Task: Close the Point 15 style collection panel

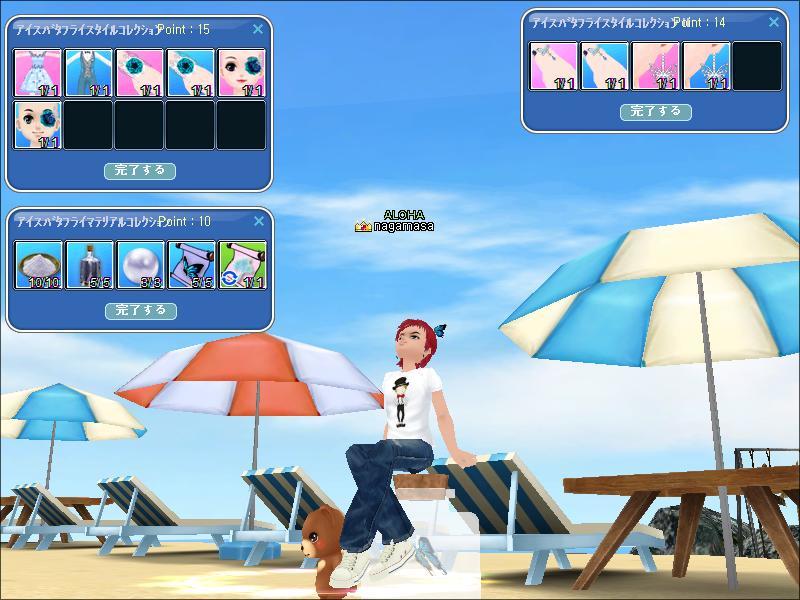Action: (258, 30)
